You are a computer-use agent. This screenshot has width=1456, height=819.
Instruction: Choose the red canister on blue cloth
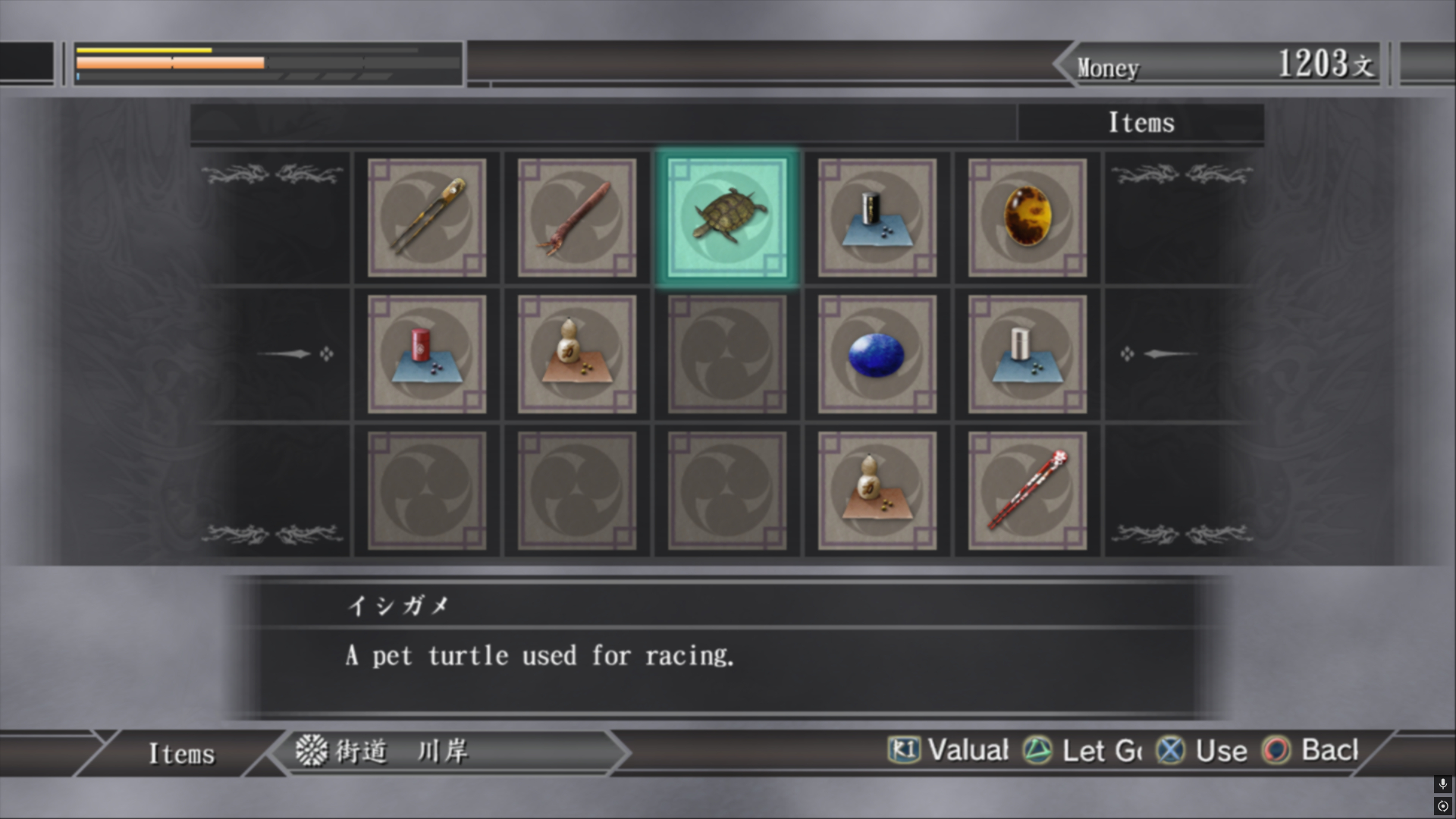point(427,354)
